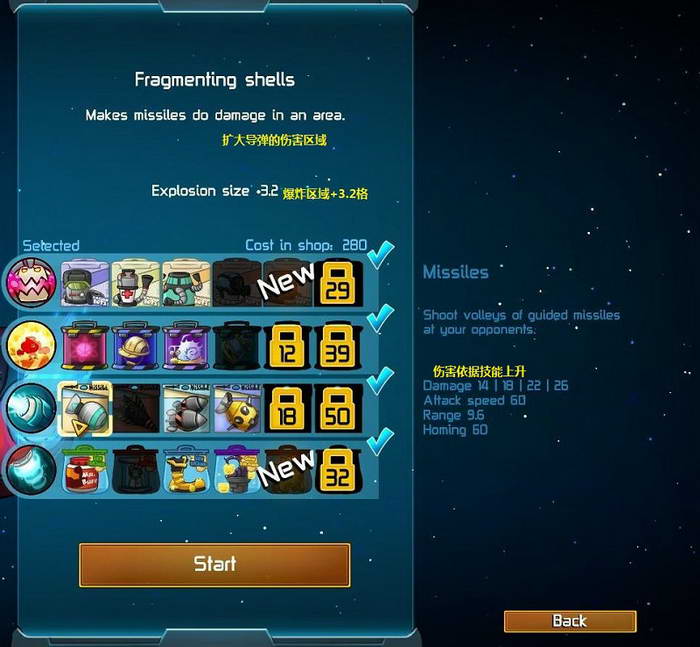Pick the pink glowing cube canister

pyautogui.click(x=84, y=346)
